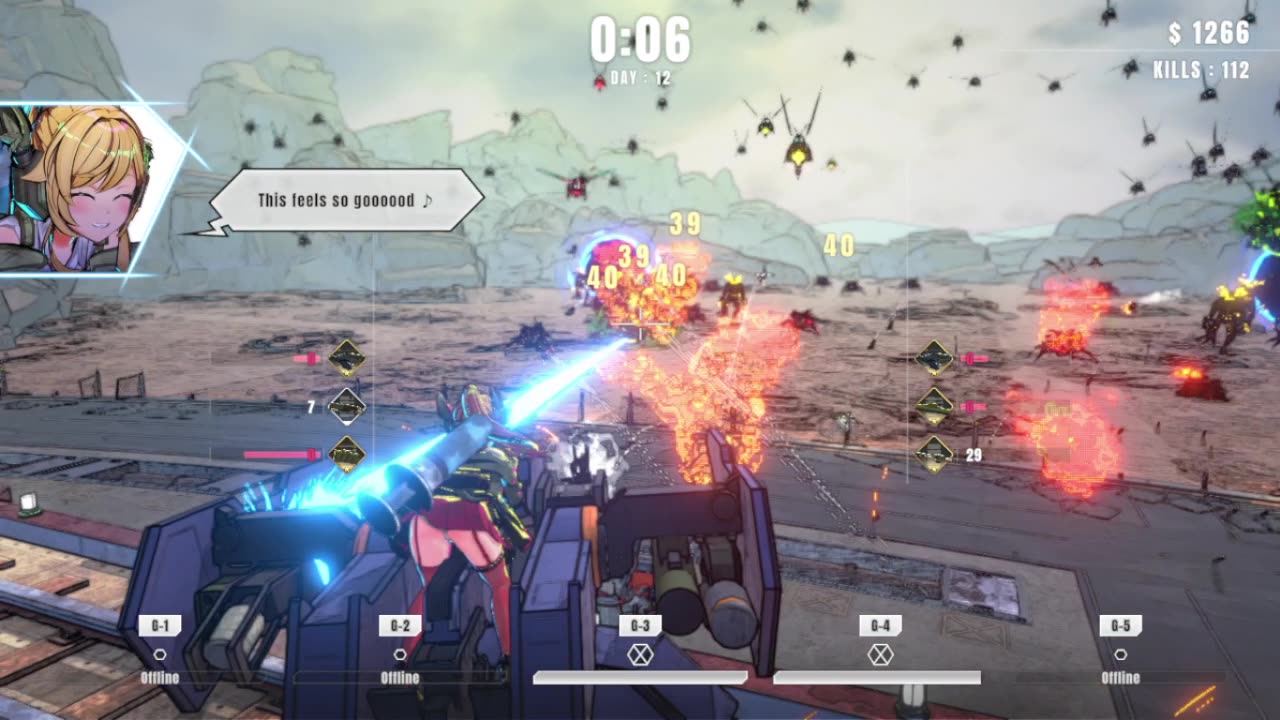Select the weapon icon beside the long pink bar
The width and height of the screenshot is (1280, 720).
[x=347, y=454]
